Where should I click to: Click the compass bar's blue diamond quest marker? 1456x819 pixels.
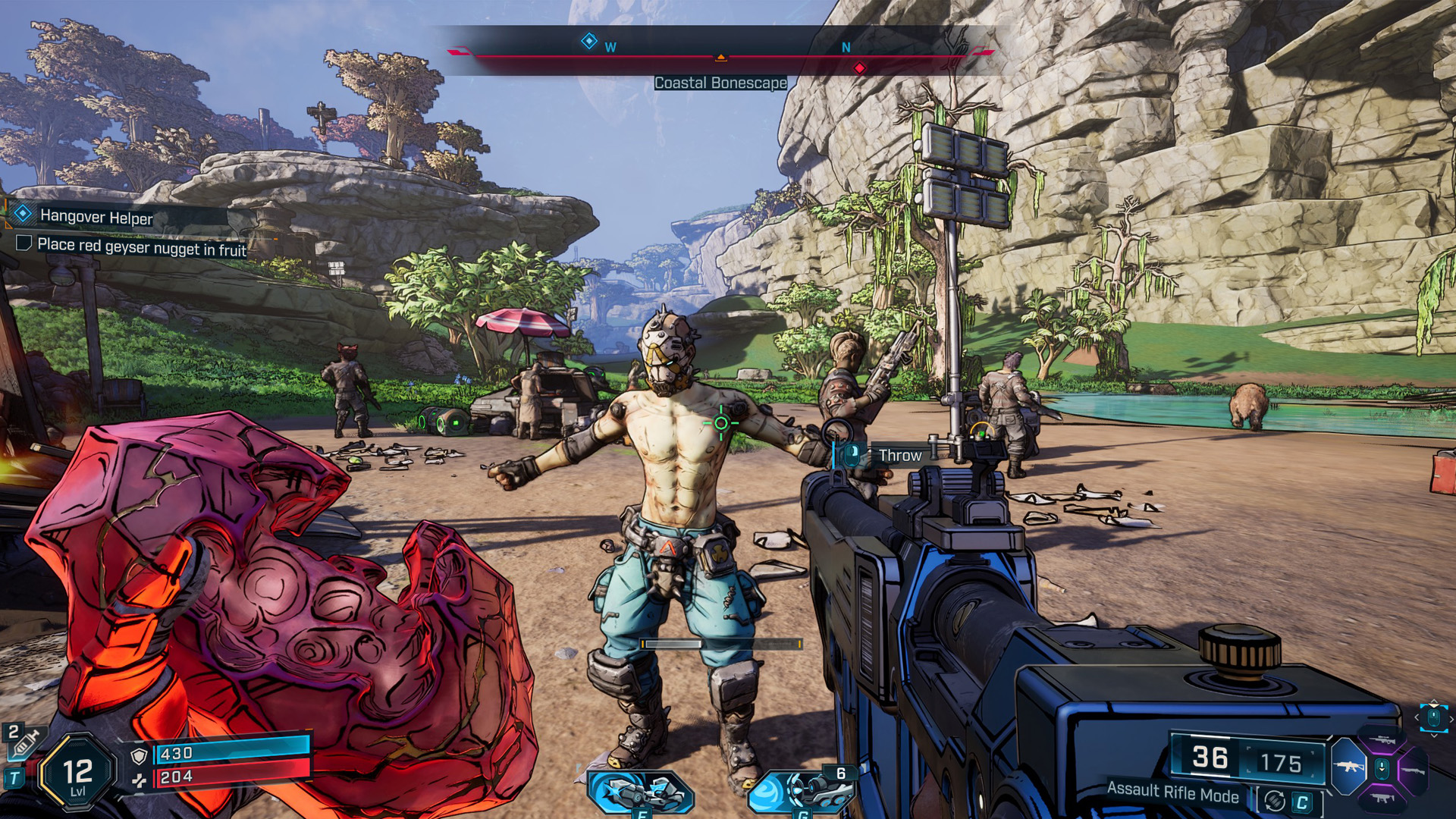(588, 41)
